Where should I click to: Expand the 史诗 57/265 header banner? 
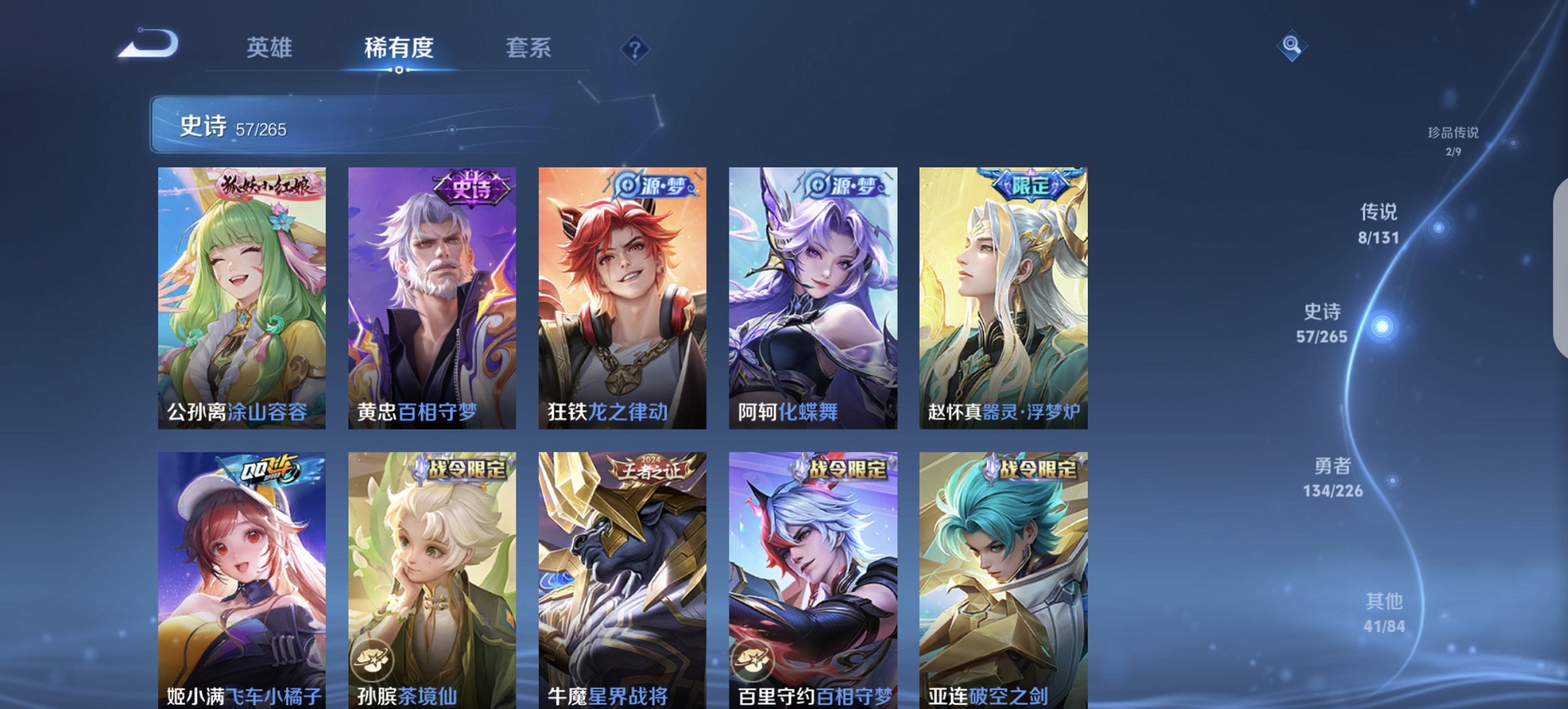(x=287, y=124)
